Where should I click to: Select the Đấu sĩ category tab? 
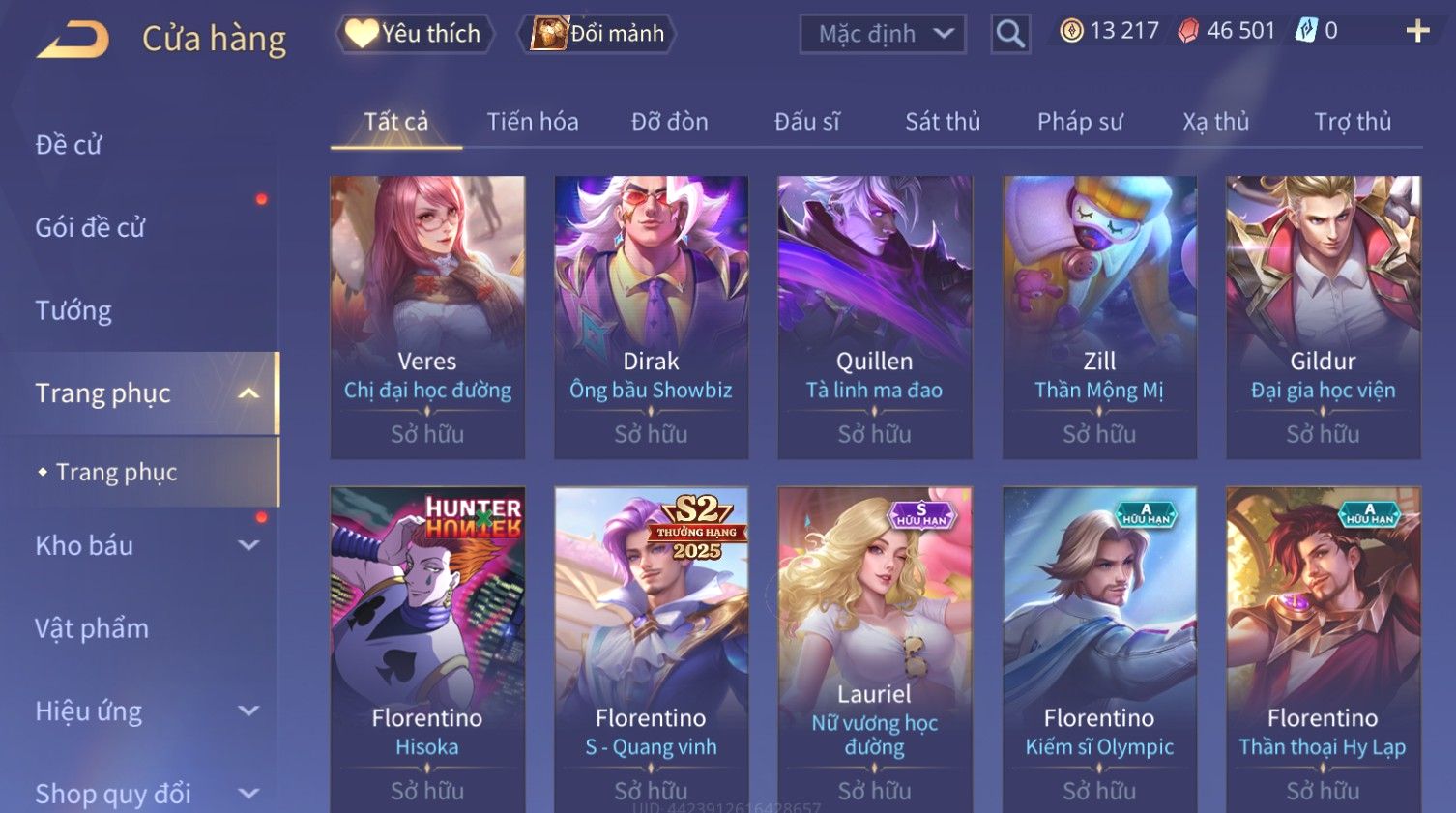point(807,122)
